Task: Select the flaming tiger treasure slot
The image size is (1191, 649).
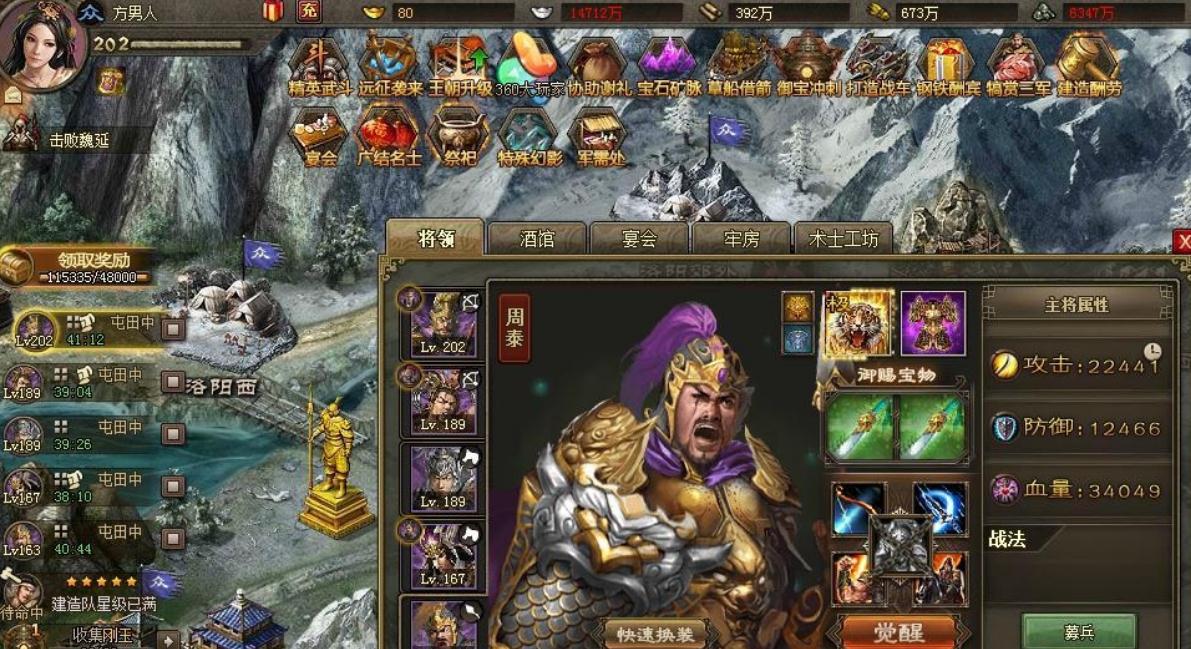Action: point(857,324)
